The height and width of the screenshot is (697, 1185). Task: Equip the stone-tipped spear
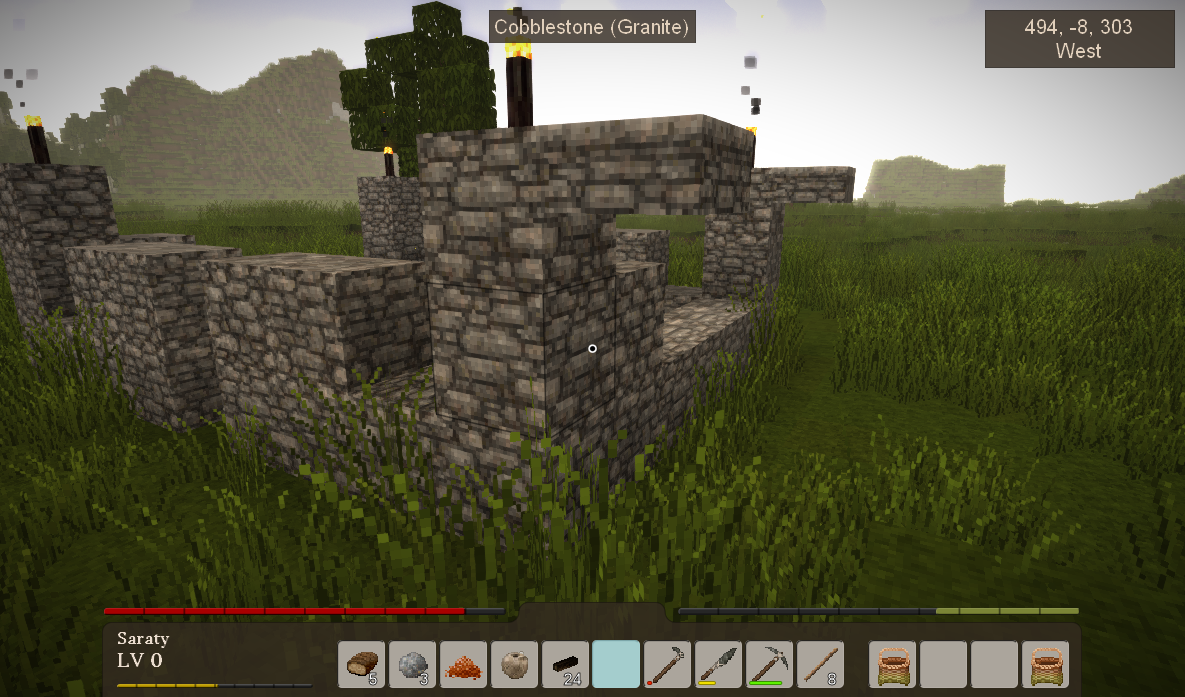[x=718, y=664]
